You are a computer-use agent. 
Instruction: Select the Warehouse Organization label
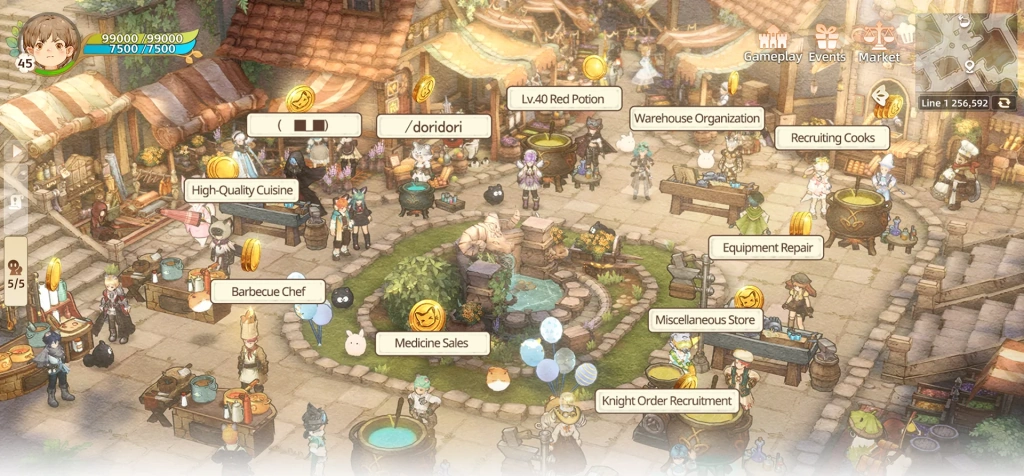click(697, 118)
